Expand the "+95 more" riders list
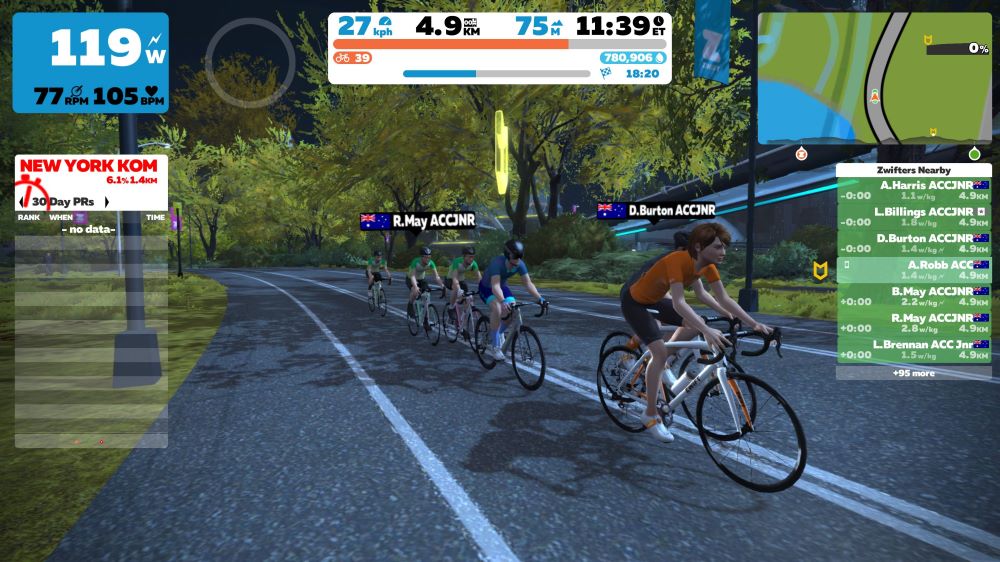Screen dimensions: 1000x562 pos(914,373)
